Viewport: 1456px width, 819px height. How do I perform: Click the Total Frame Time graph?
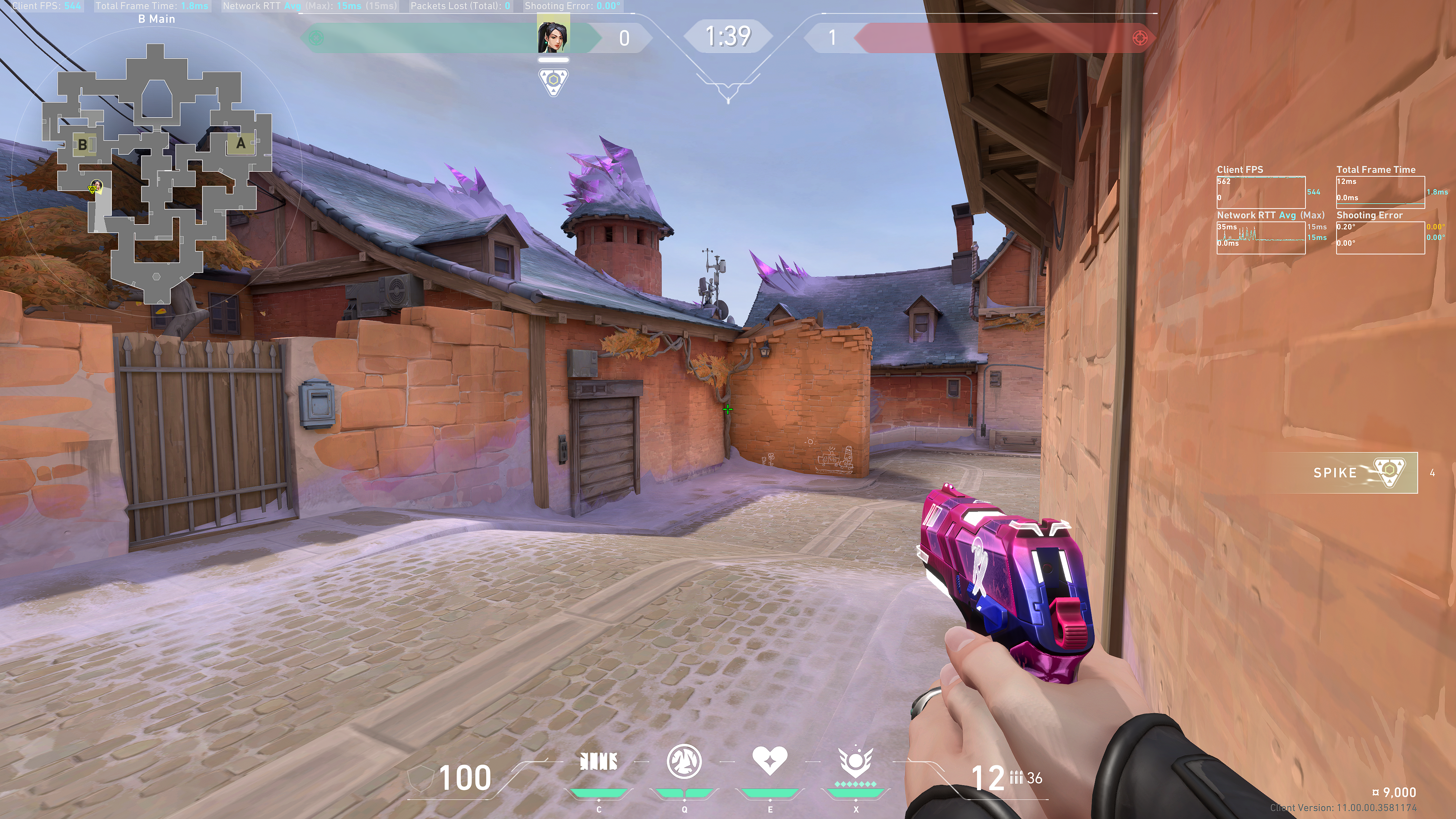tap(1380, 192)
